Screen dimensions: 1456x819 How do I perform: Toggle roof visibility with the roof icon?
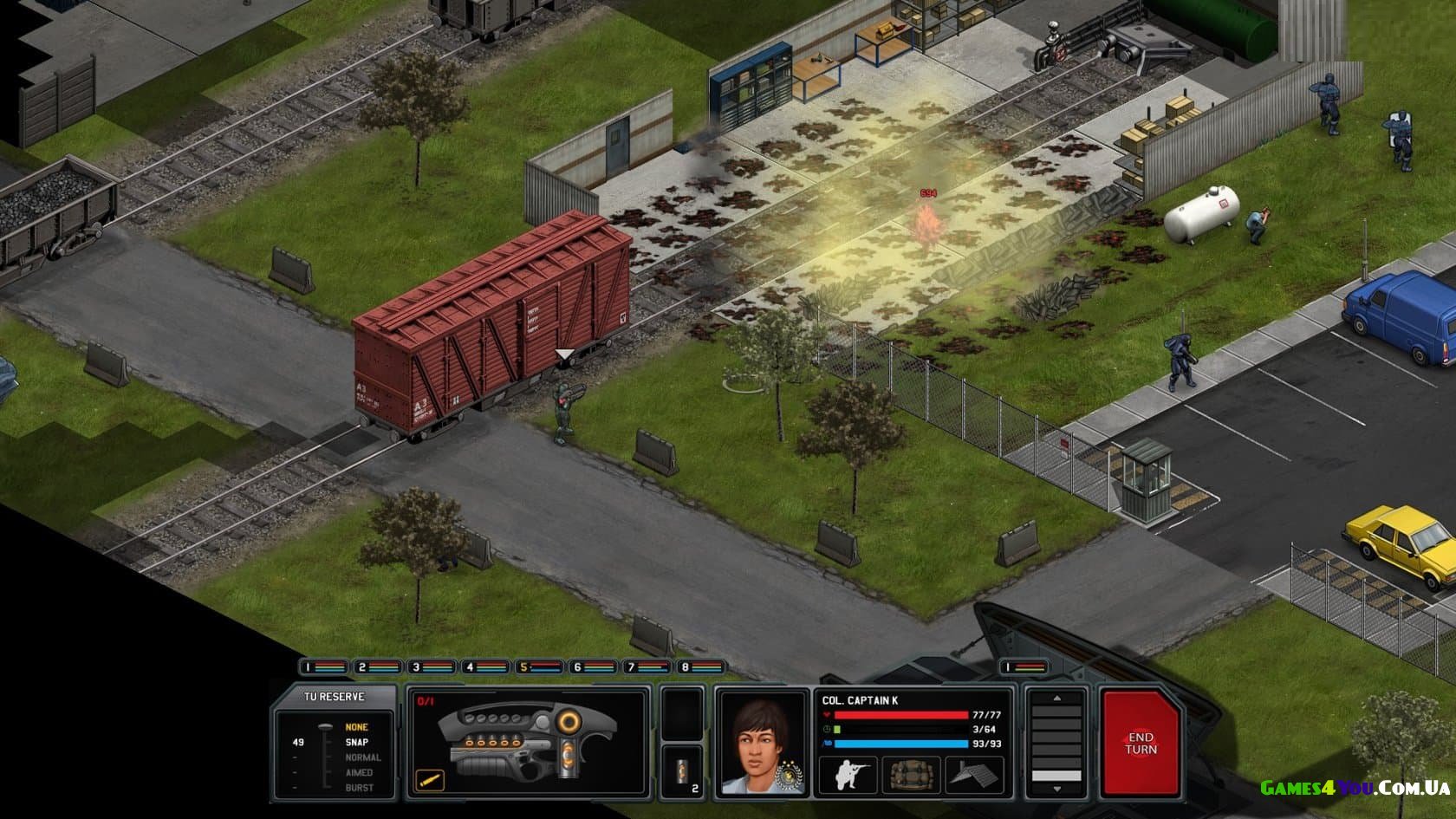(972, 774)
